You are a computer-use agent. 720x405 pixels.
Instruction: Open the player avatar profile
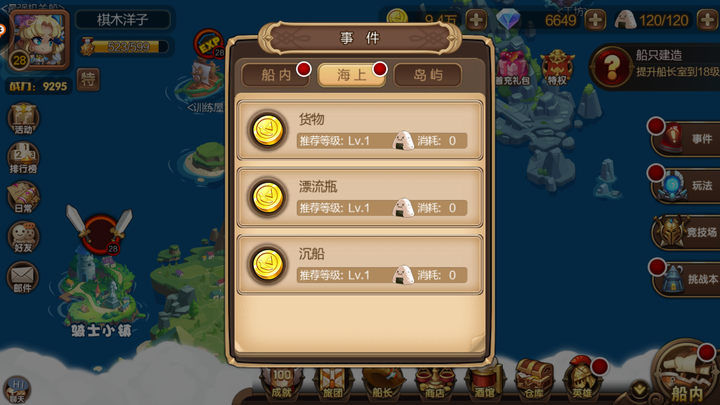point(41,39)
